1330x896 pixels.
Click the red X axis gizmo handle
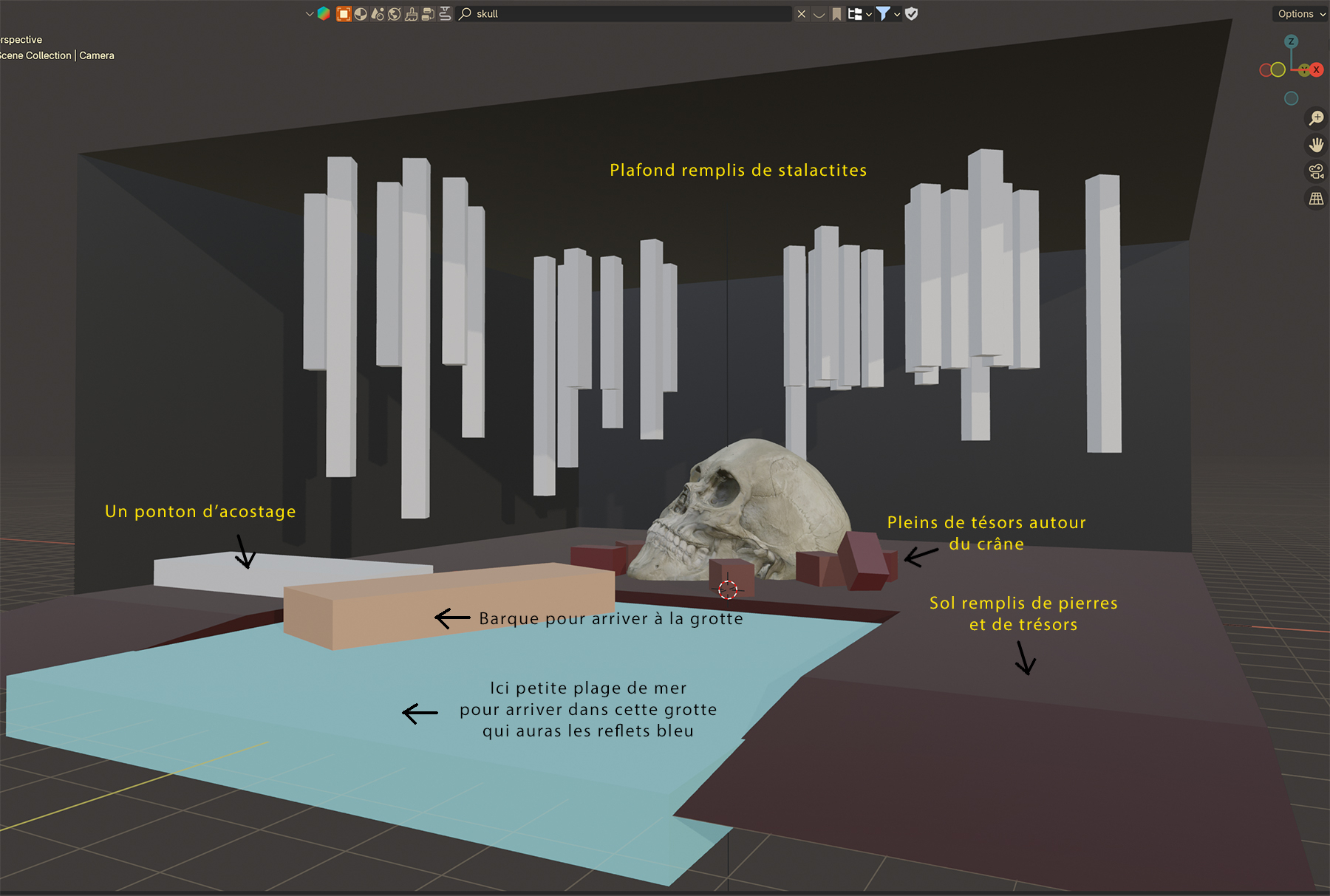click(x=1316, y=70)
